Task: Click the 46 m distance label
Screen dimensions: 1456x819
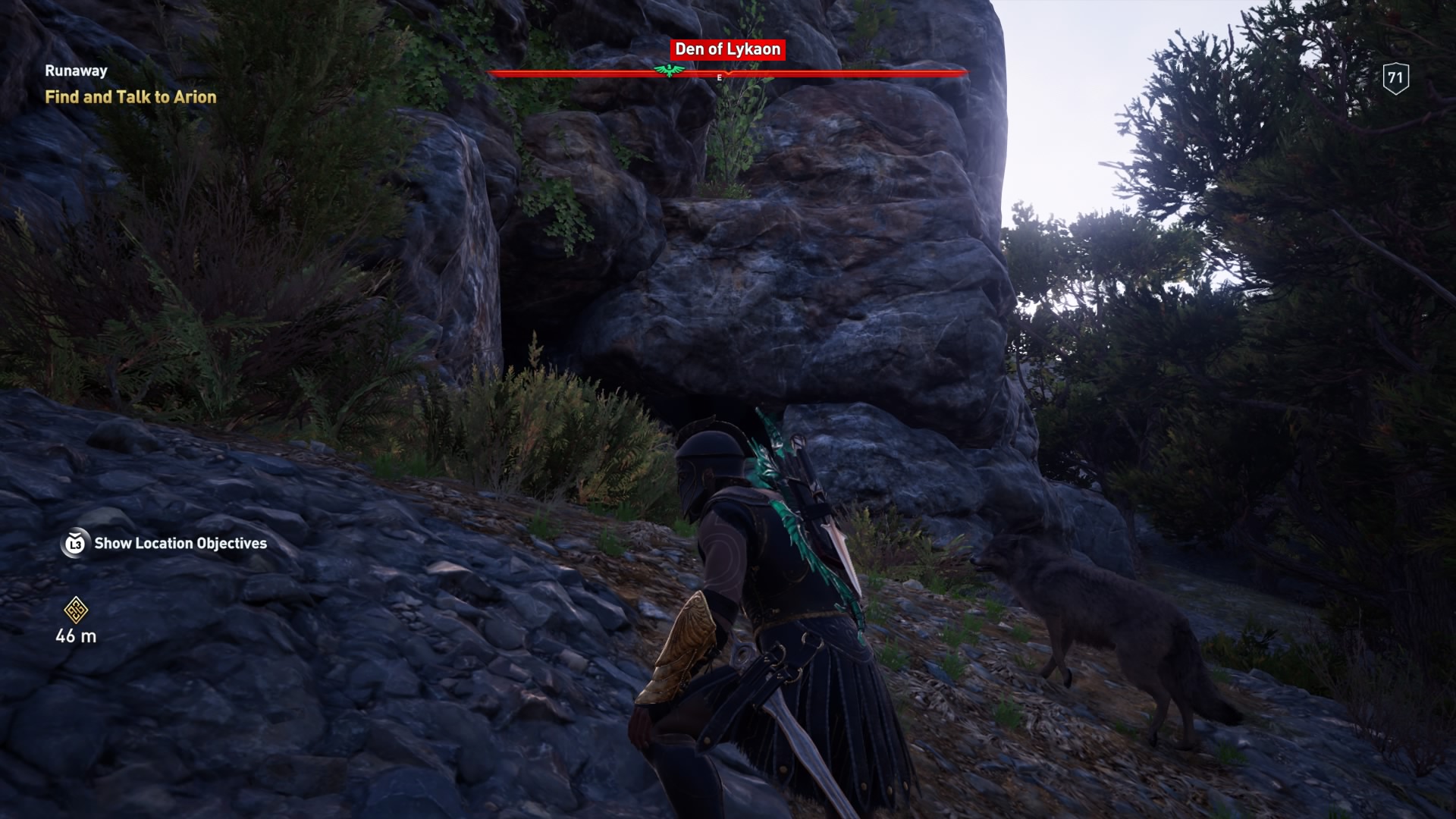Action: point(75,637)
